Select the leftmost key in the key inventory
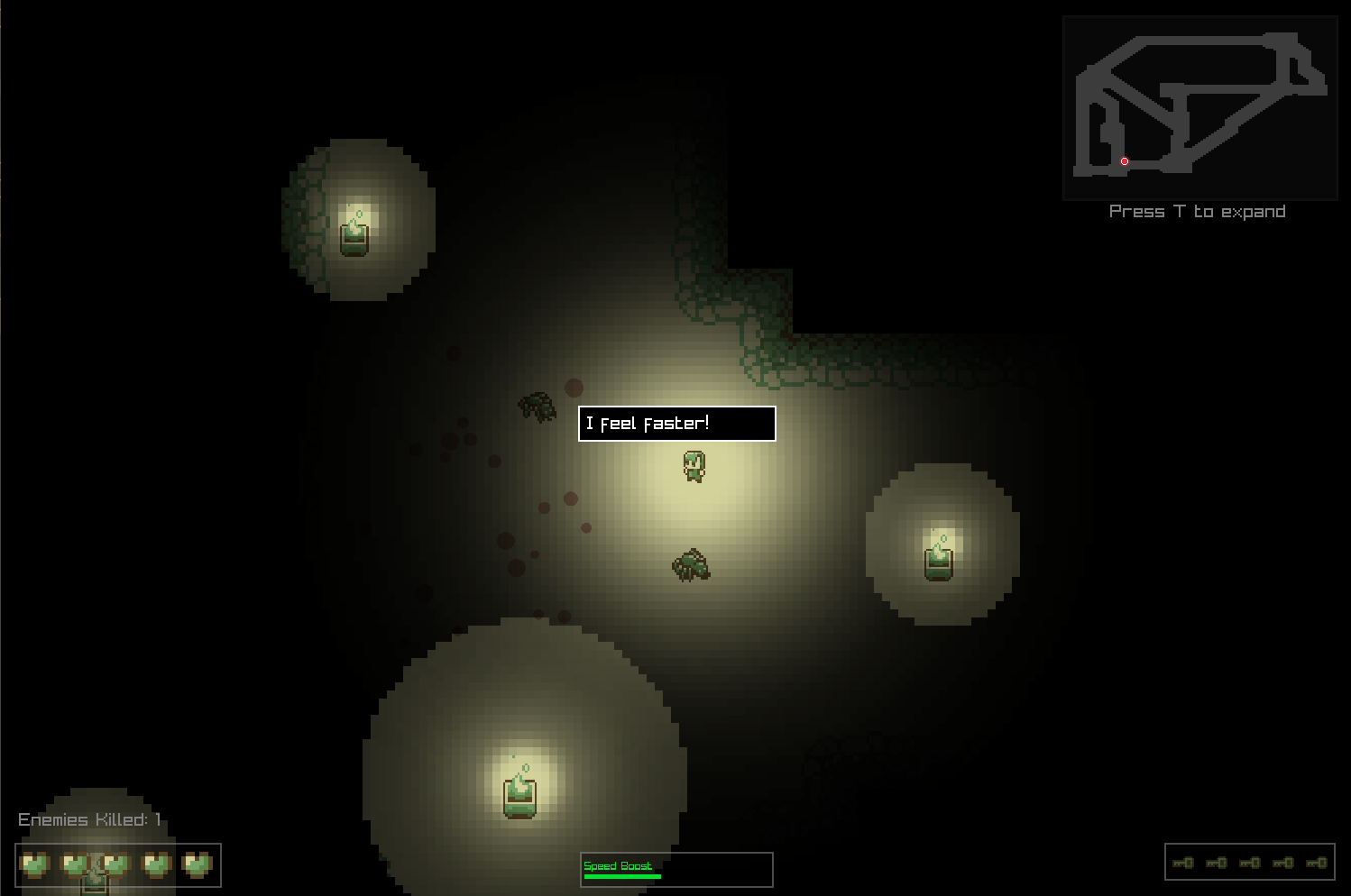This screenshot has height=896, width=1351. click(1181, 863)
